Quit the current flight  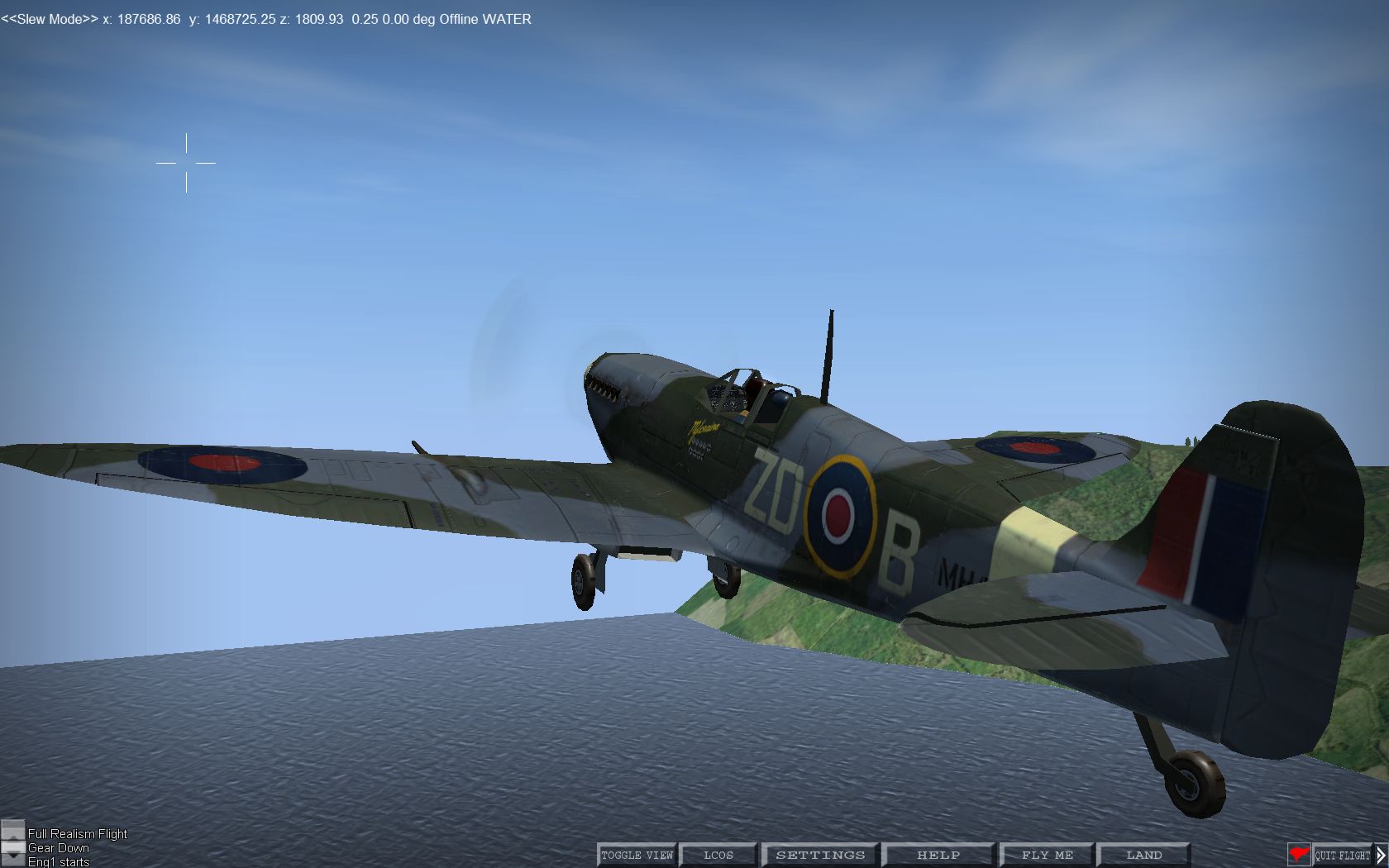click(x=1342, y=855)
